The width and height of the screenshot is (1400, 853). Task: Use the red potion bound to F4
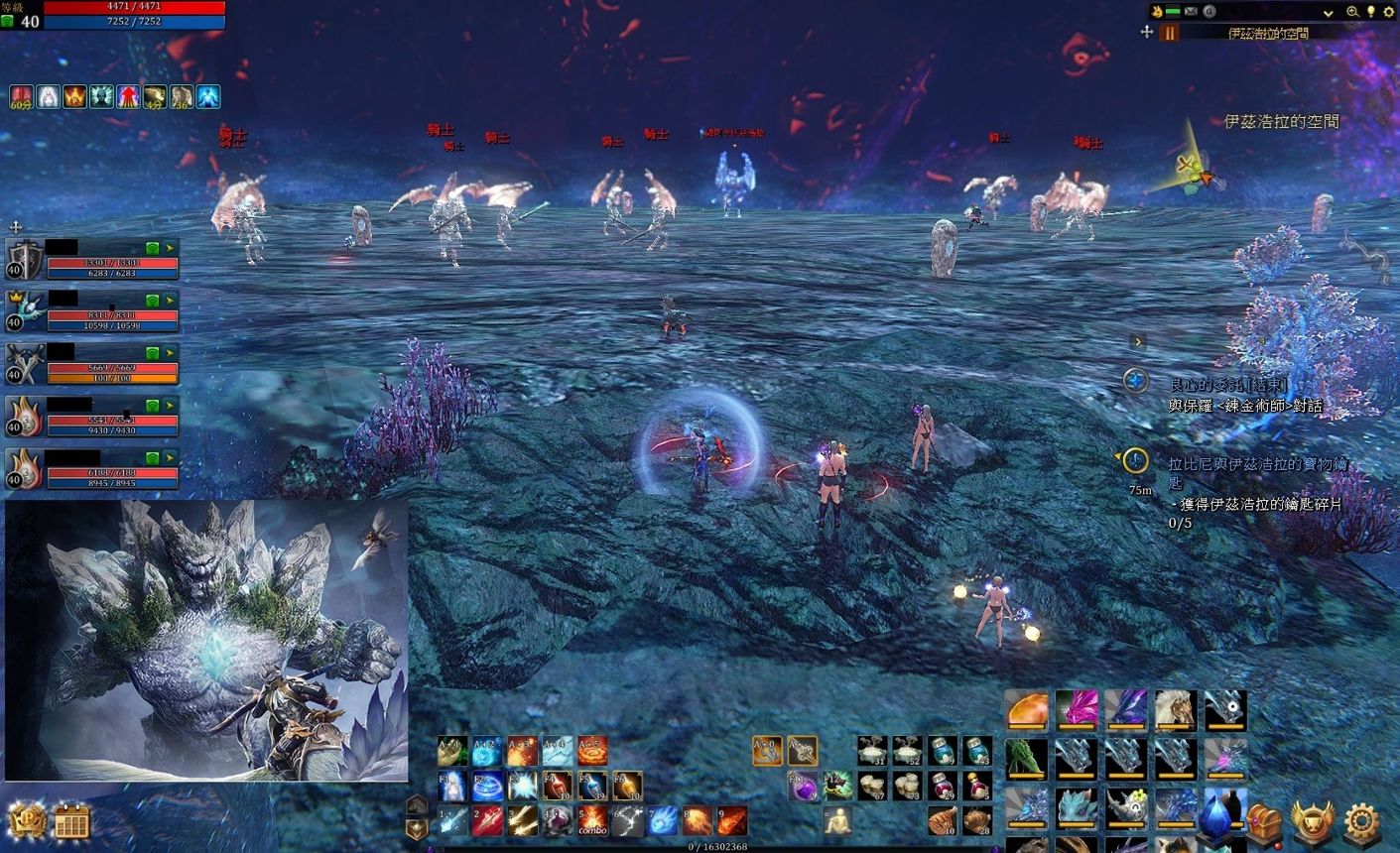point(557,786)
